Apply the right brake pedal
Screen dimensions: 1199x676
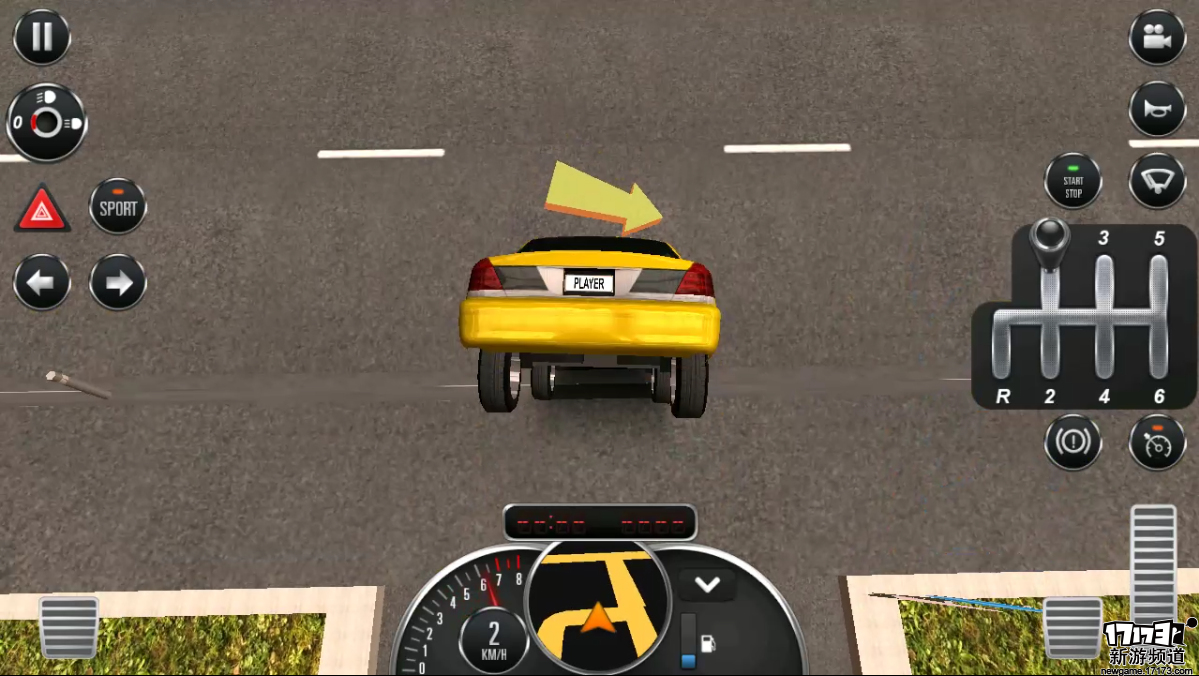[1073, 627]
